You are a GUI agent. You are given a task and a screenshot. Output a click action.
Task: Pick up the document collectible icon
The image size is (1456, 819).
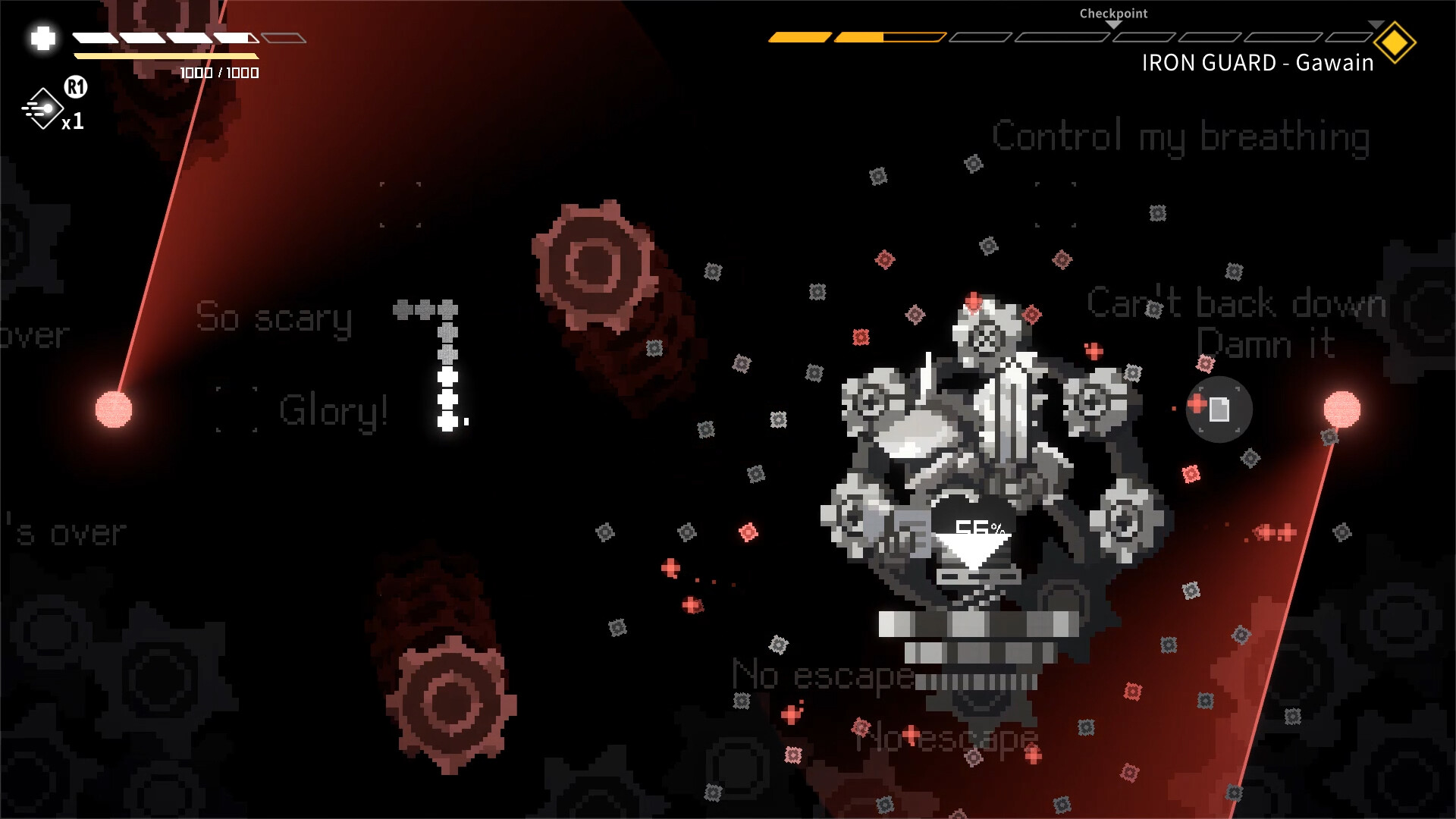pos(1220,409)
